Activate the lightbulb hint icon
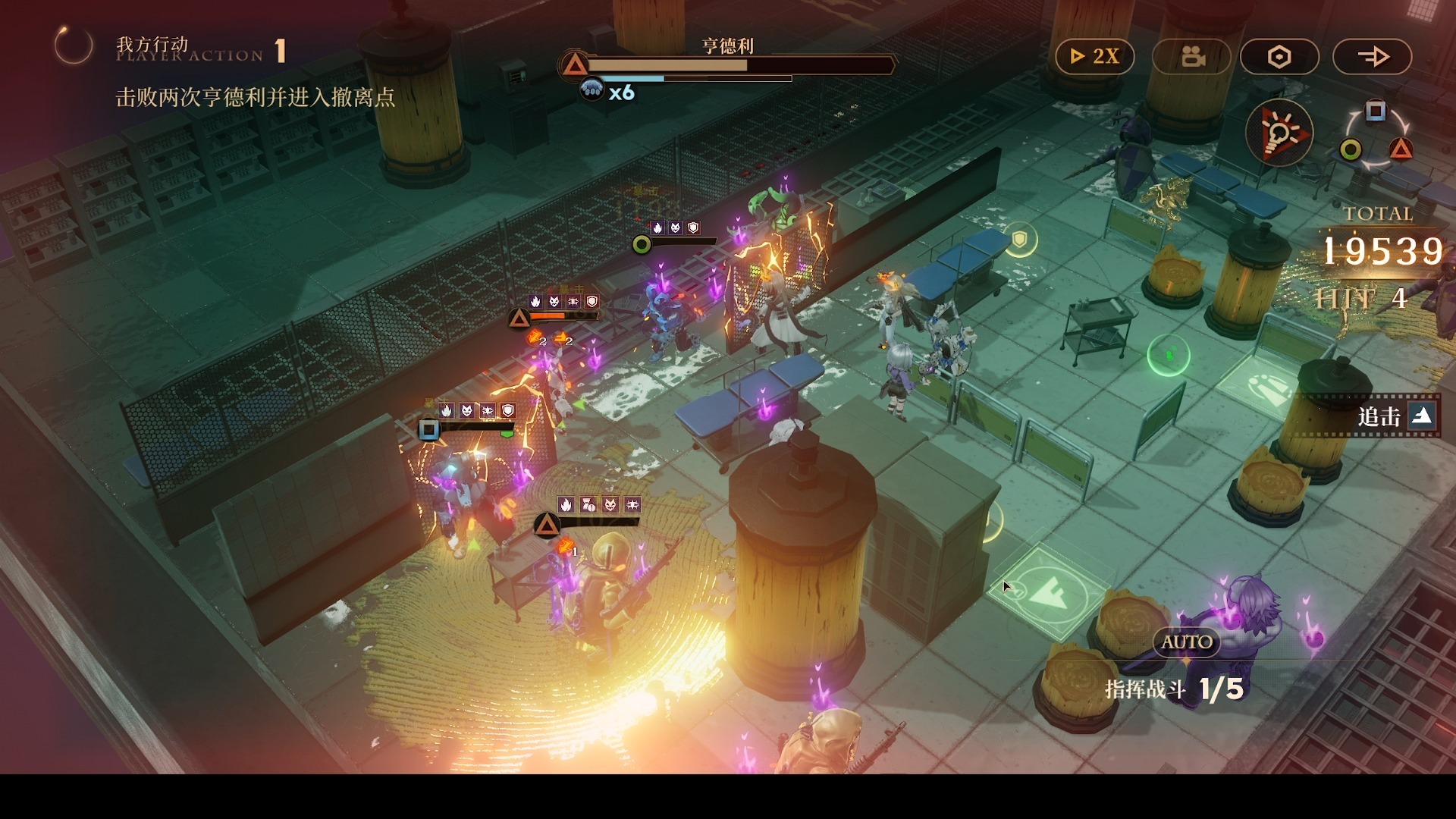This screenshot has height=819, width=1456. click(1279, 133)
